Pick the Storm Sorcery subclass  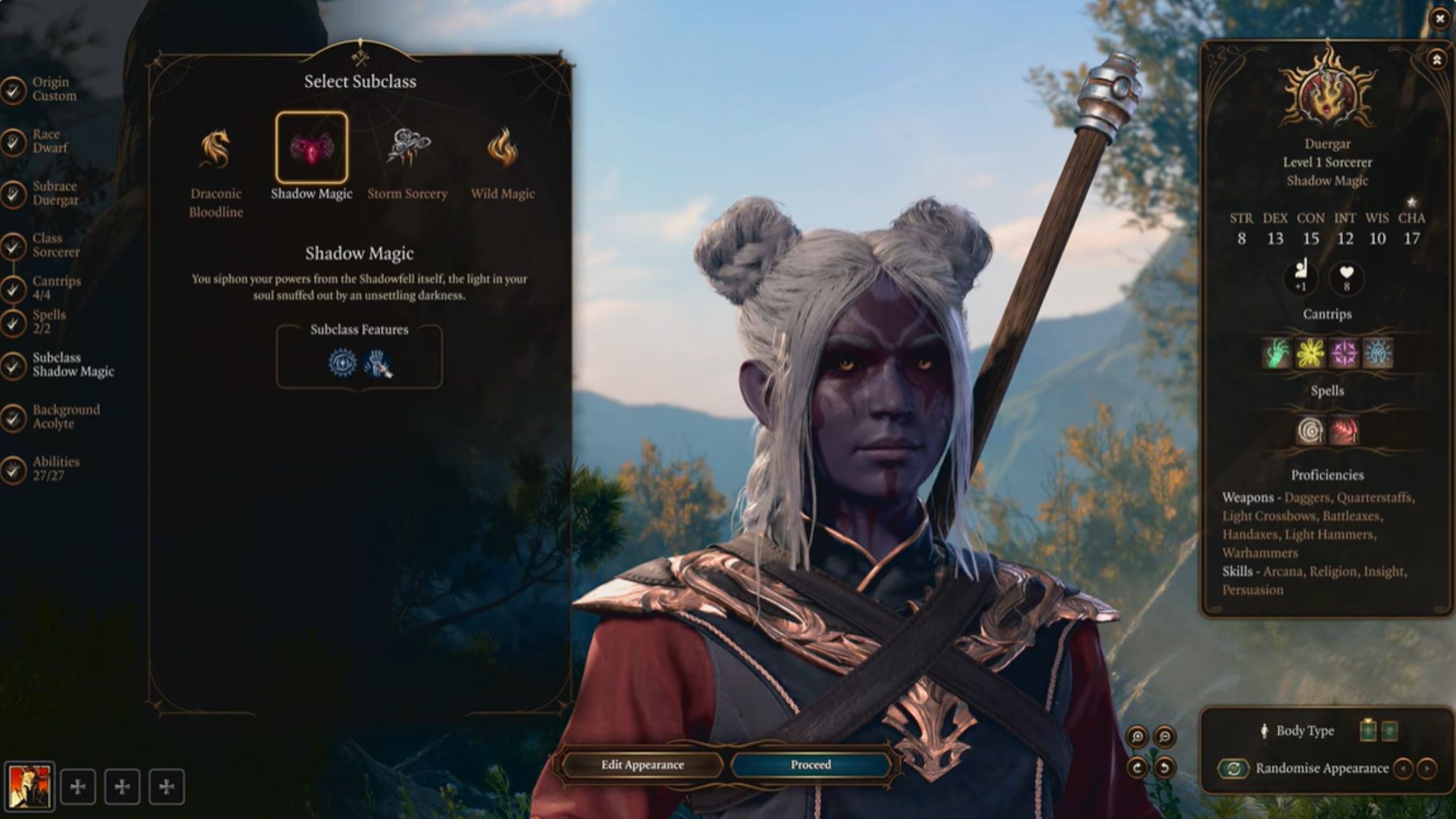click(407, 148)
